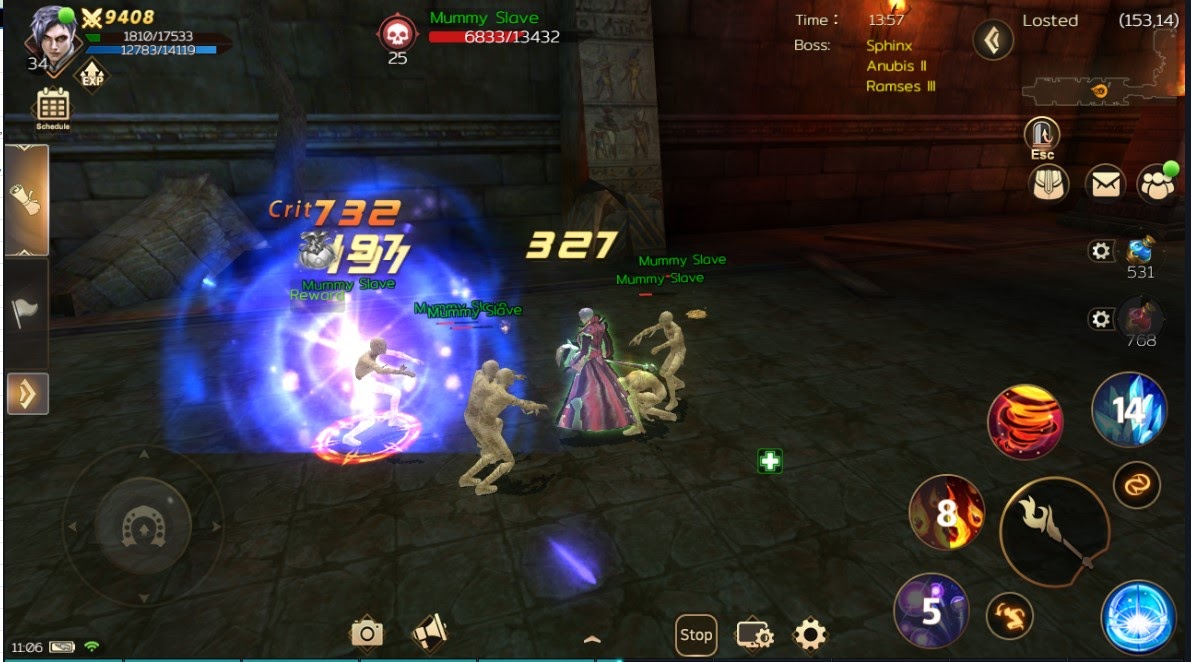Open the Schedule calendar
The image size is (1191, 662).
(x=52, y=107)
